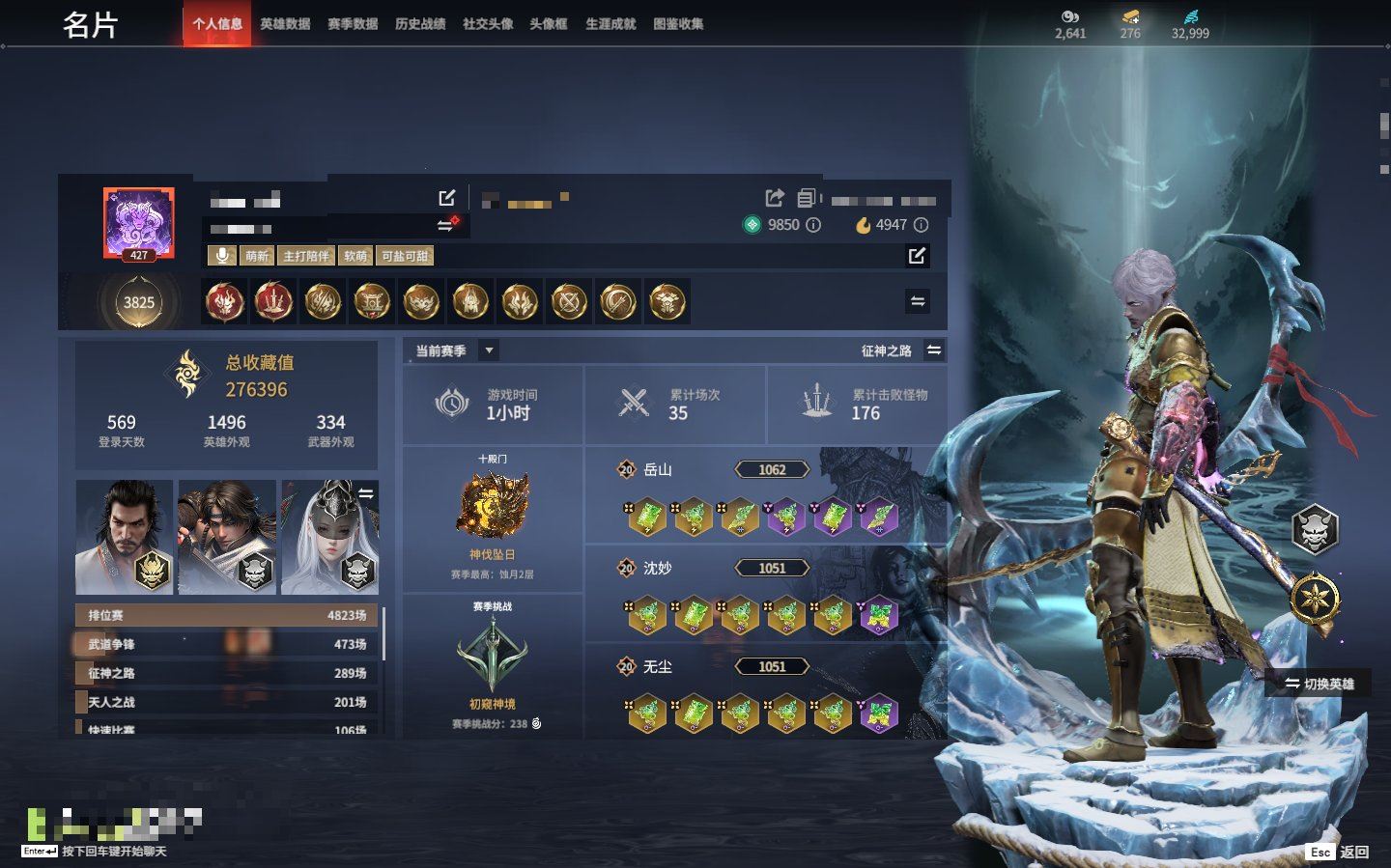Click the 切换英雄 button

click(1319, 684)
